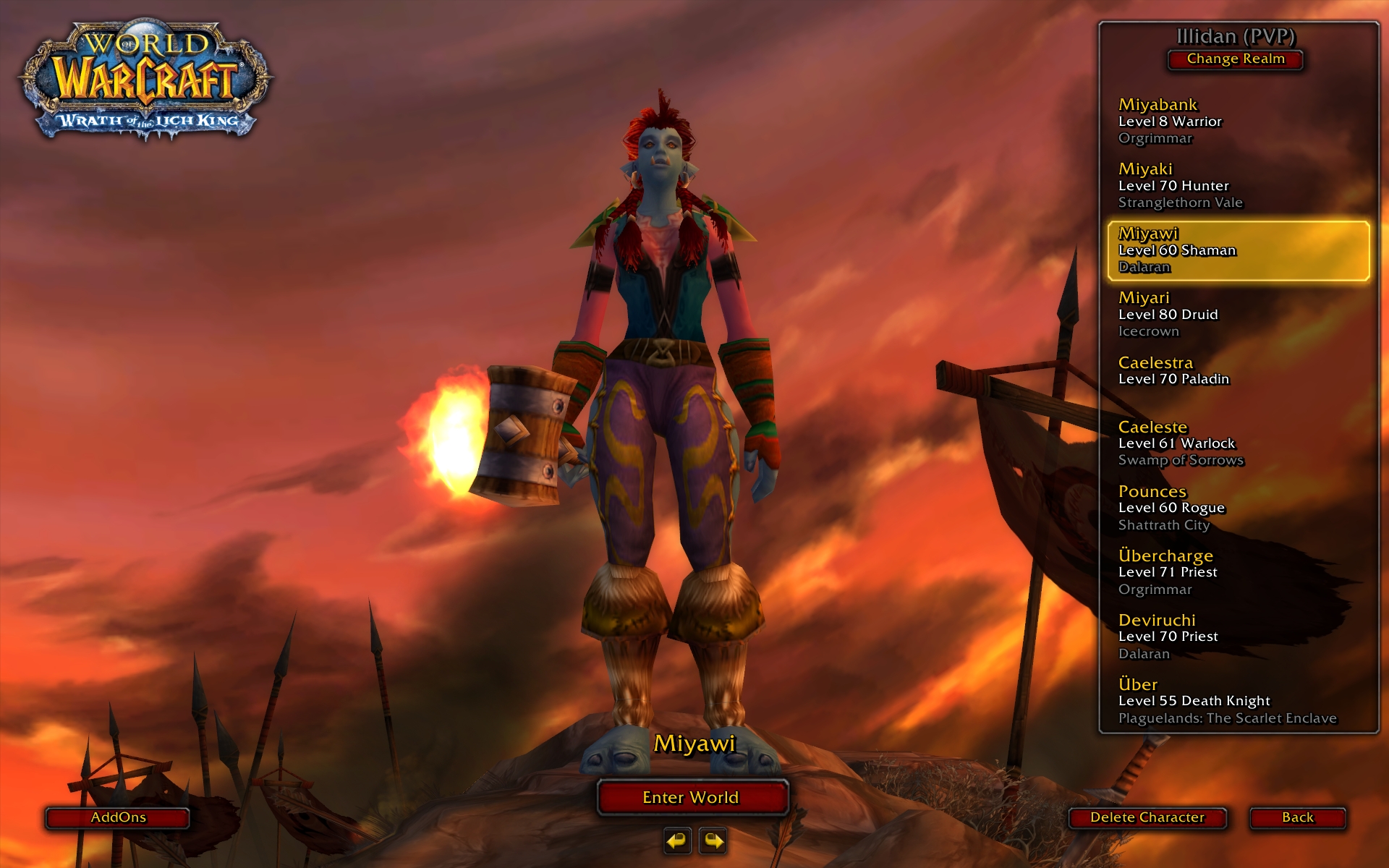This screenshot has width=1389, height=868.
Task: Click the Enter World button
Action: (x=692, y=797)
